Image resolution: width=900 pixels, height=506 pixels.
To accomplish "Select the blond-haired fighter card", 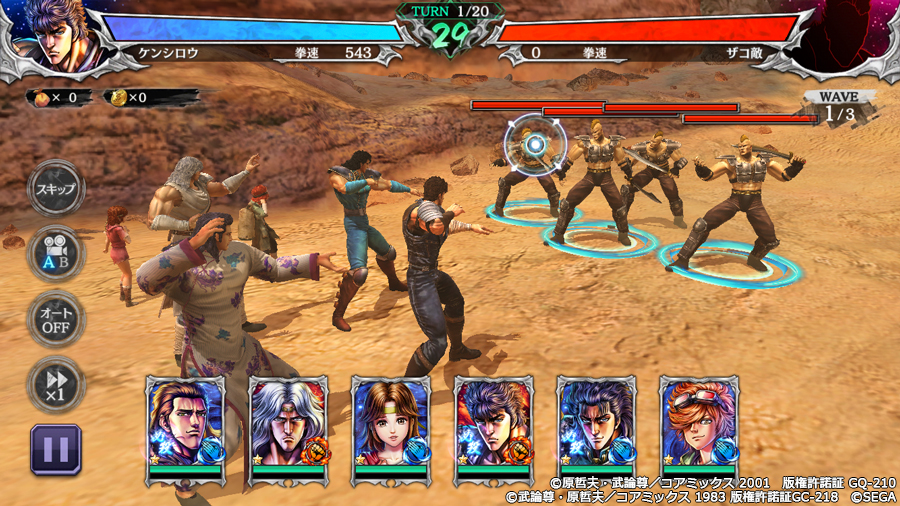I will point(185,424).
